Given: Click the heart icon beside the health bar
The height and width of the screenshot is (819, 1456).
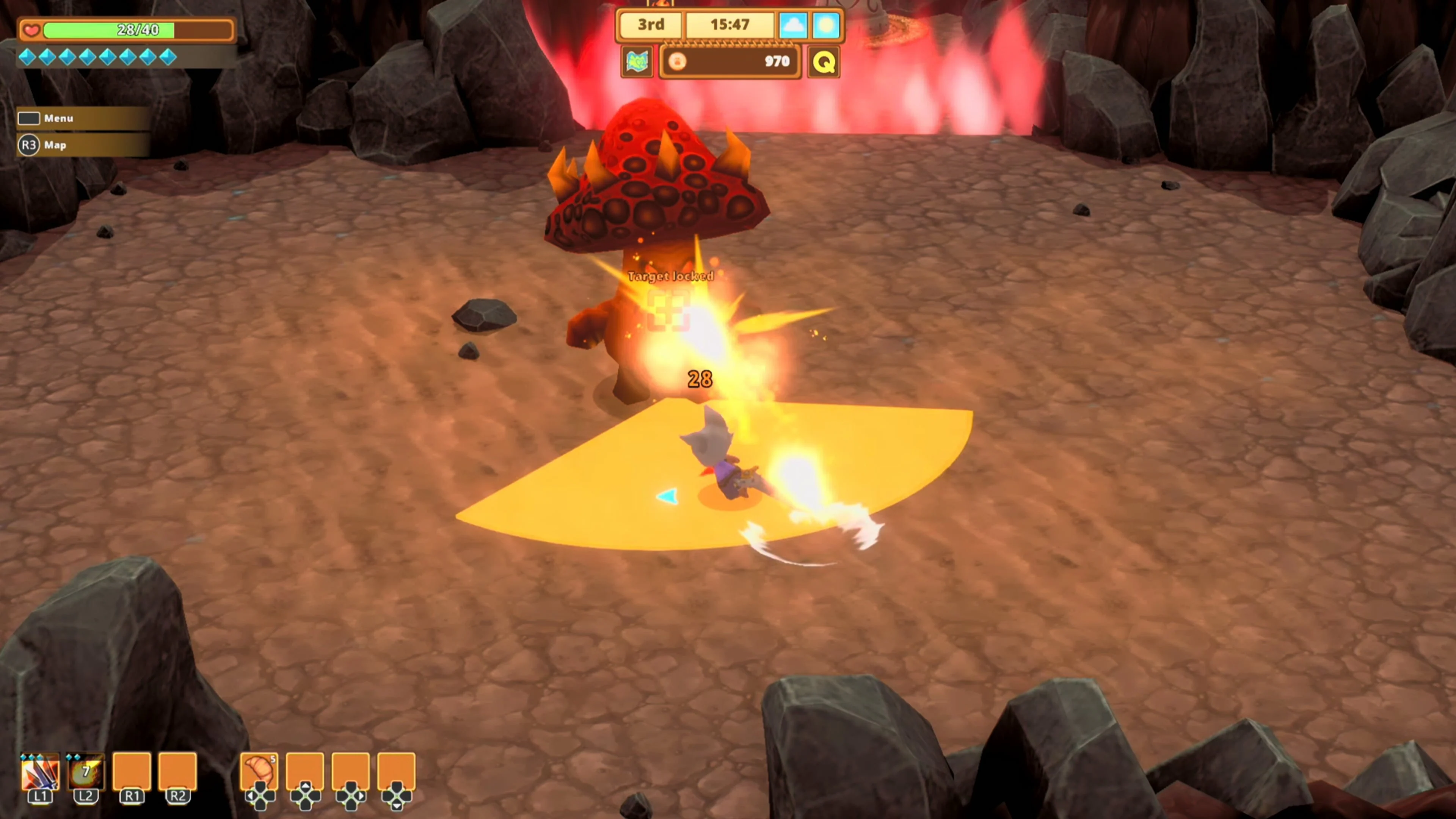Looking at the screenshot, I should click(x=31, y=30).
